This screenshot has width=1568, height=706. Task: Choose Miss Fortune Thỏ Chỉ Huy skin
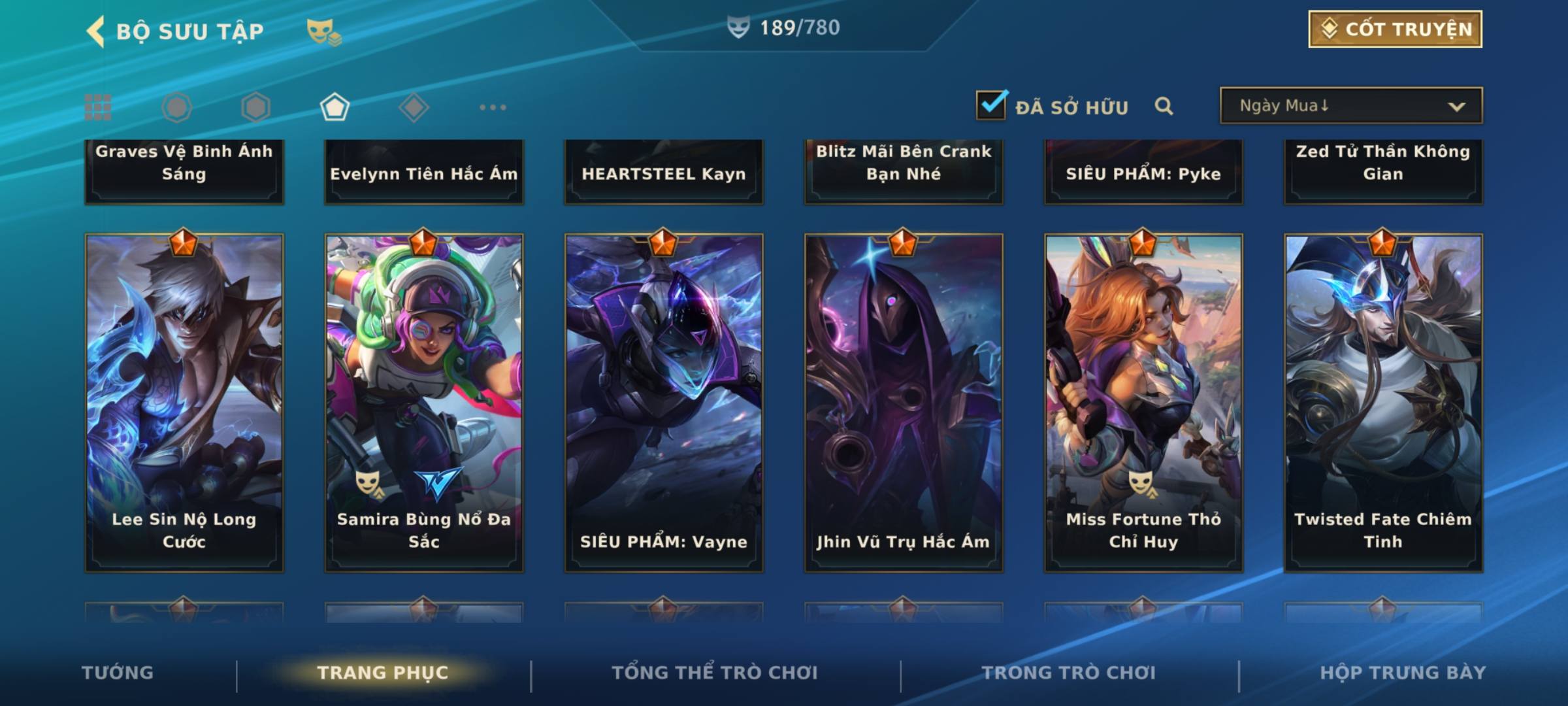tap(1143, 402)
